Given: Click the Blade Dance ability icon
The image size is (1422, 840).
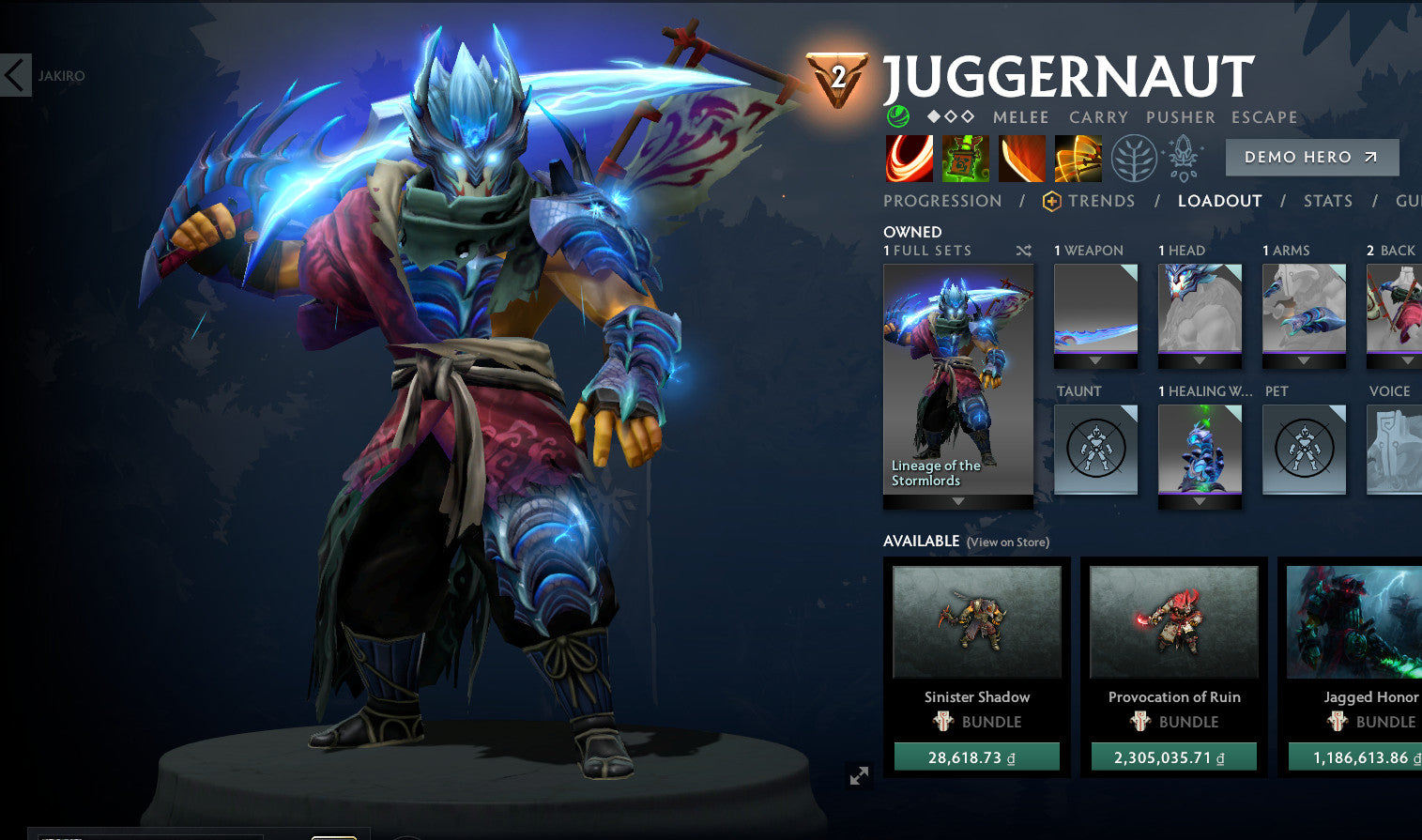Looking at the screenshot, I should 1021,158.
